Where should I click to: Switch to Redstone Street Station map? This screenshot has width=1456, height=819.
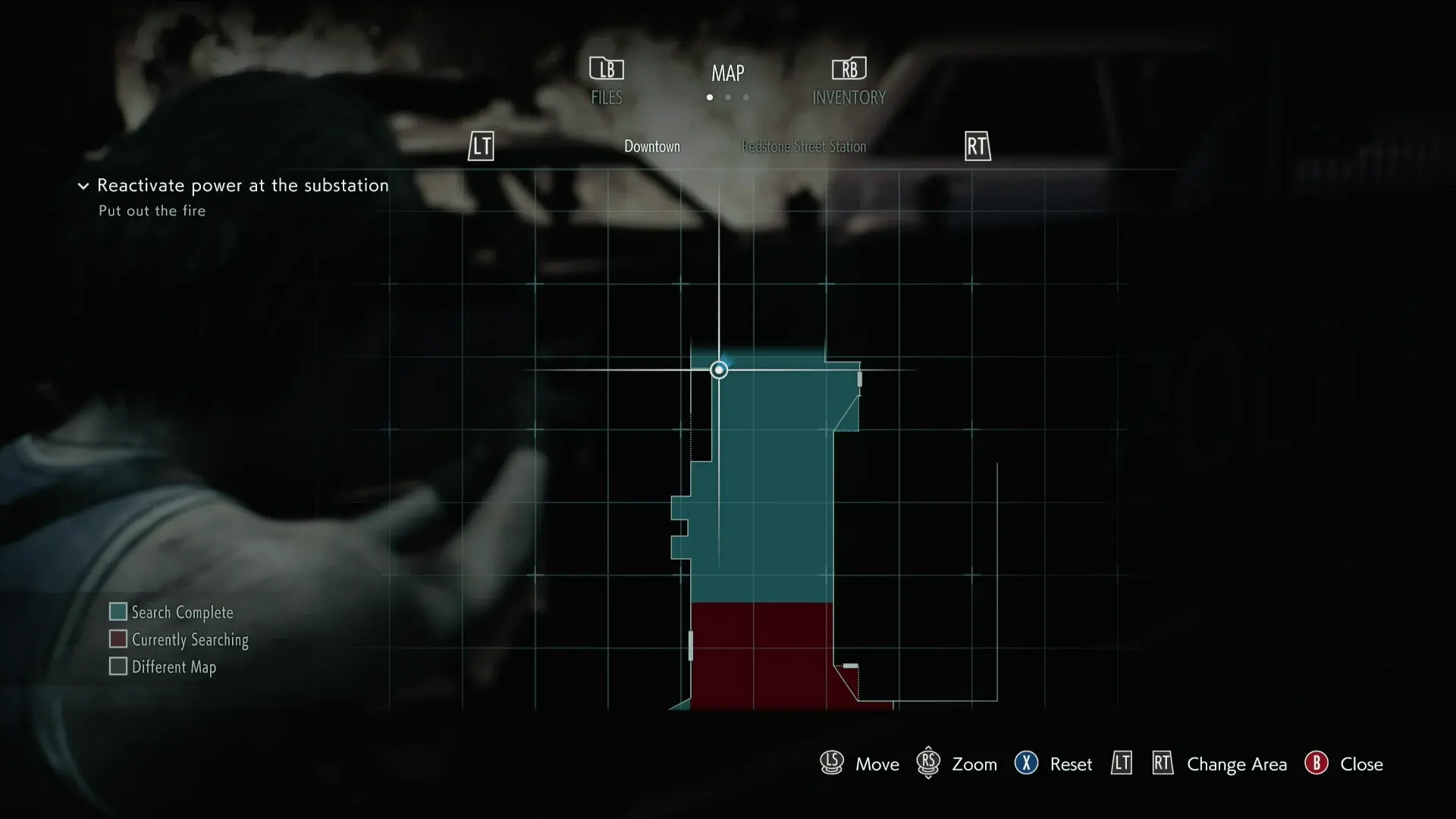[803, 146]
